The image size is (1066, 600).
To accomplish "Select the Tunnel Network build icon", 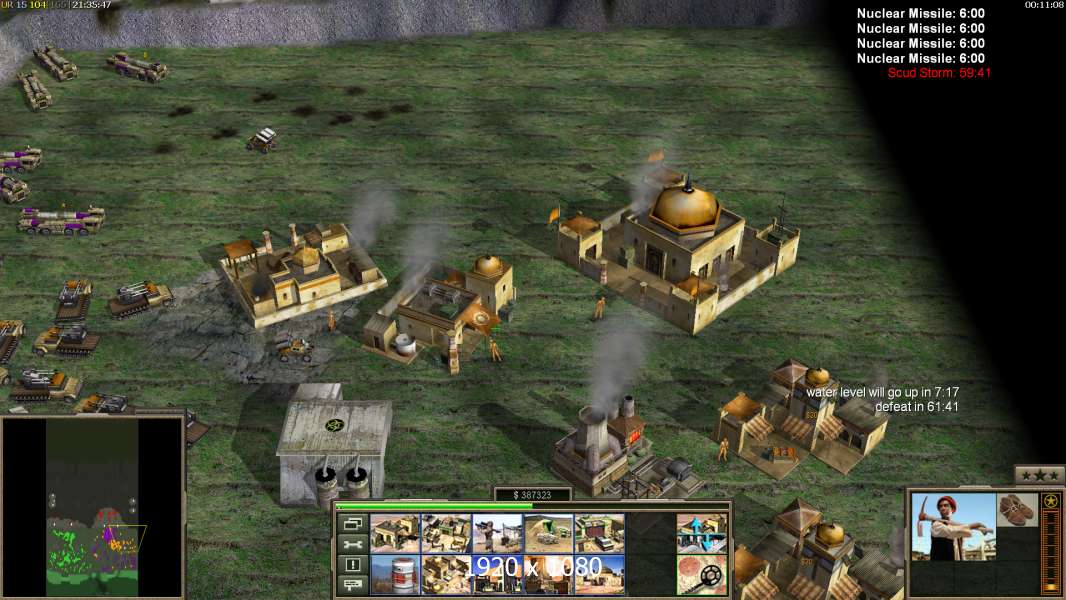I will click(548, 534).
